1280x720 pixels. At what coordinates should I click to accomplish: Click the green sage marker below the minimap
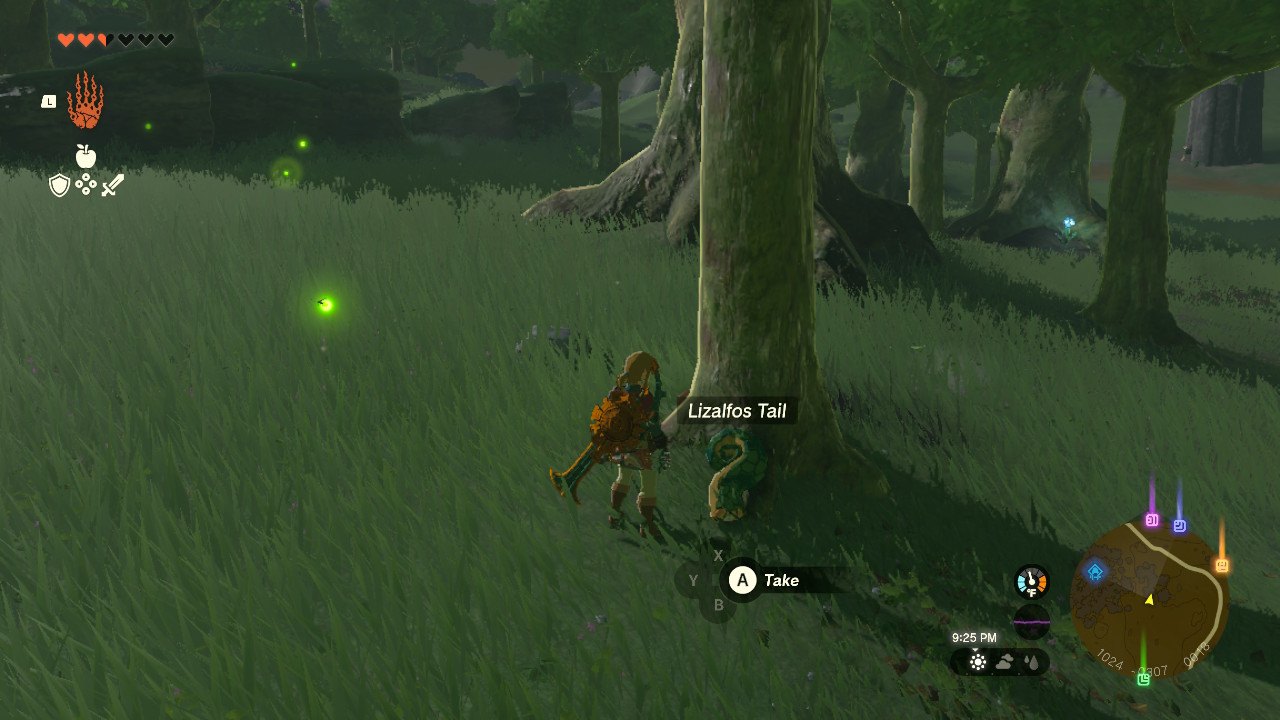tap(1145, 677)
